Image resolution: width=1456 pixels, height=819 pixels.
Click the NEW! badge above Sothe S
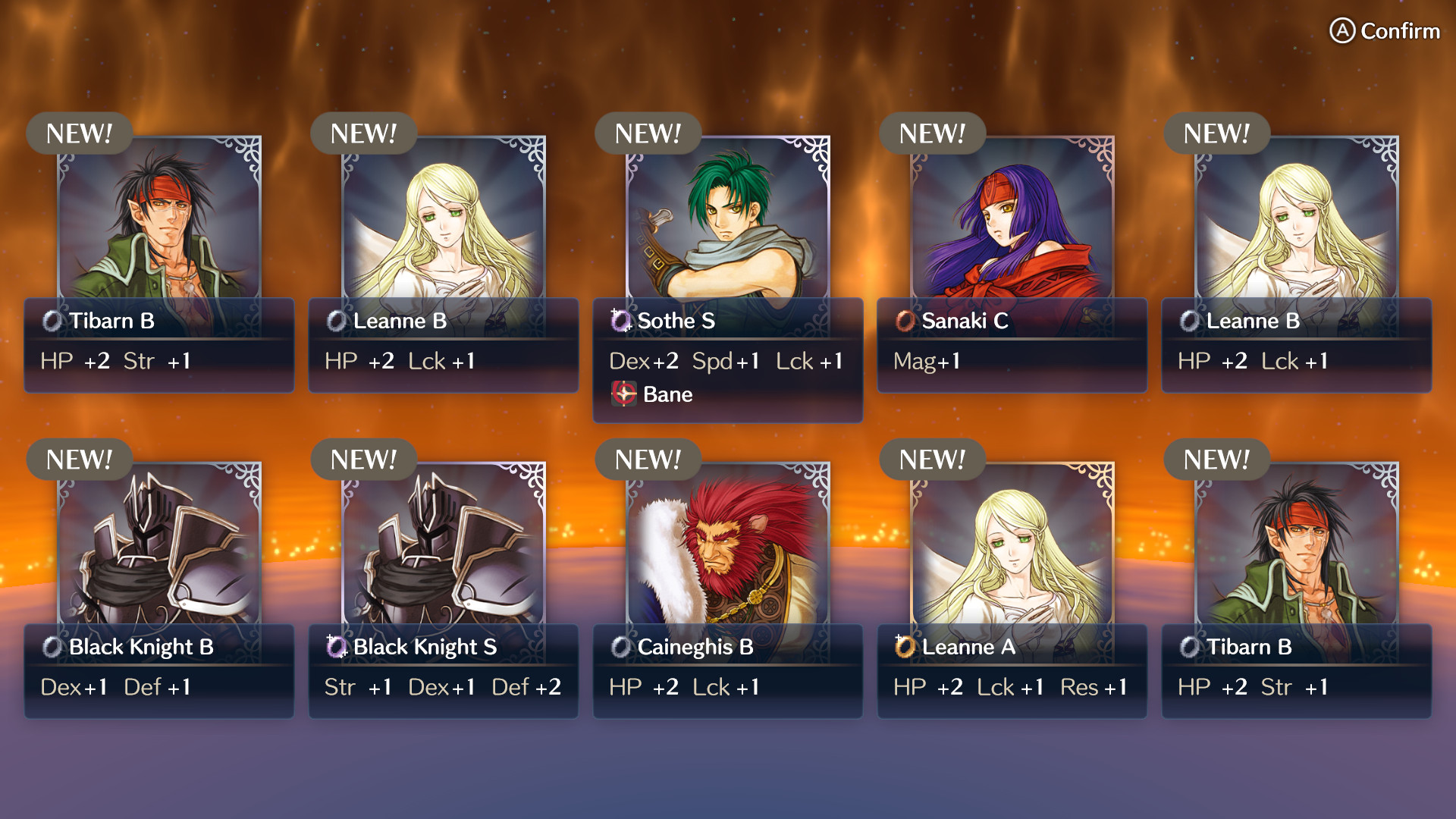(x=647, y=133)
